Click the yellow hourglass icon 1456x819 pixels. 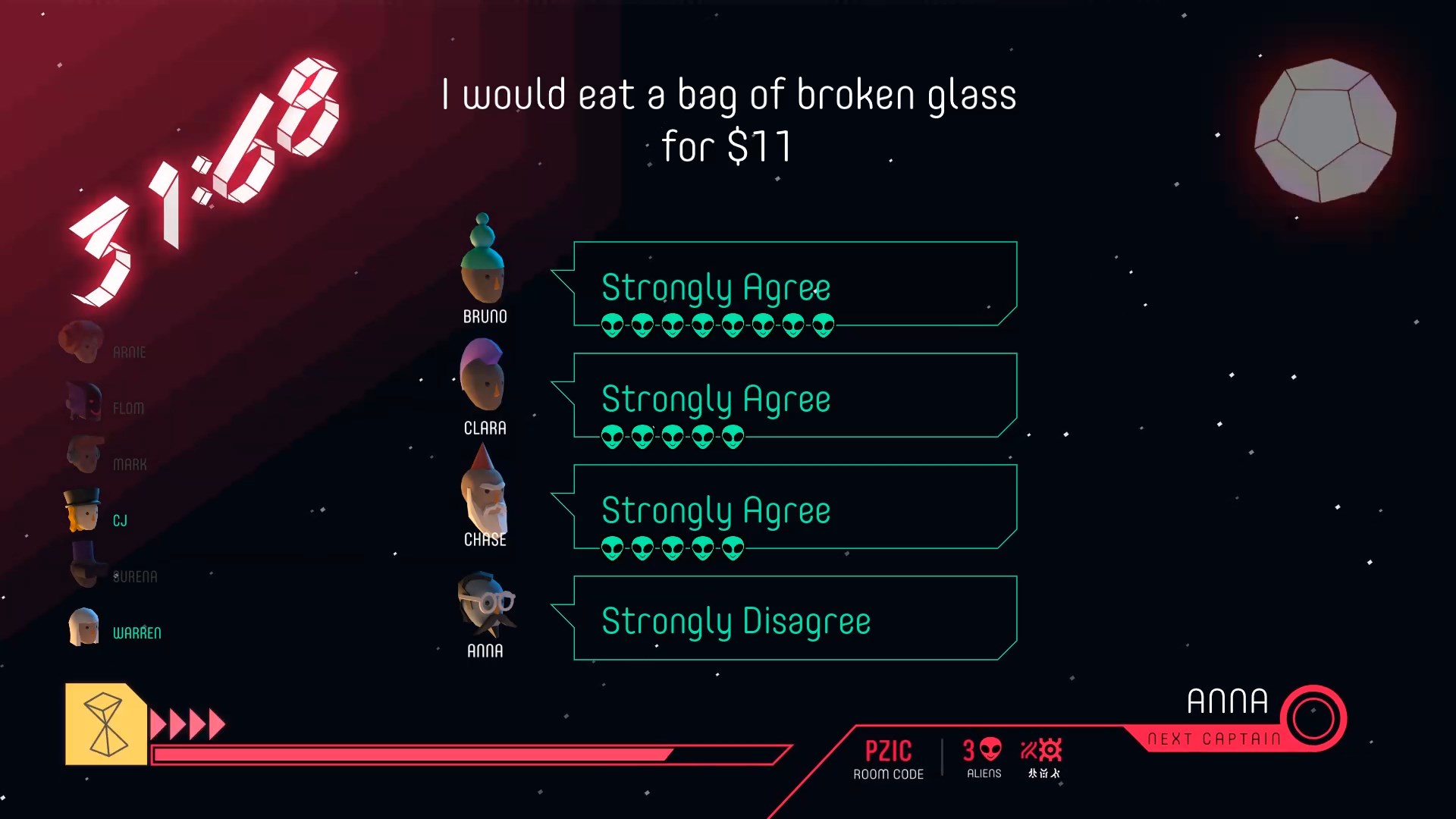click(106, 724)
